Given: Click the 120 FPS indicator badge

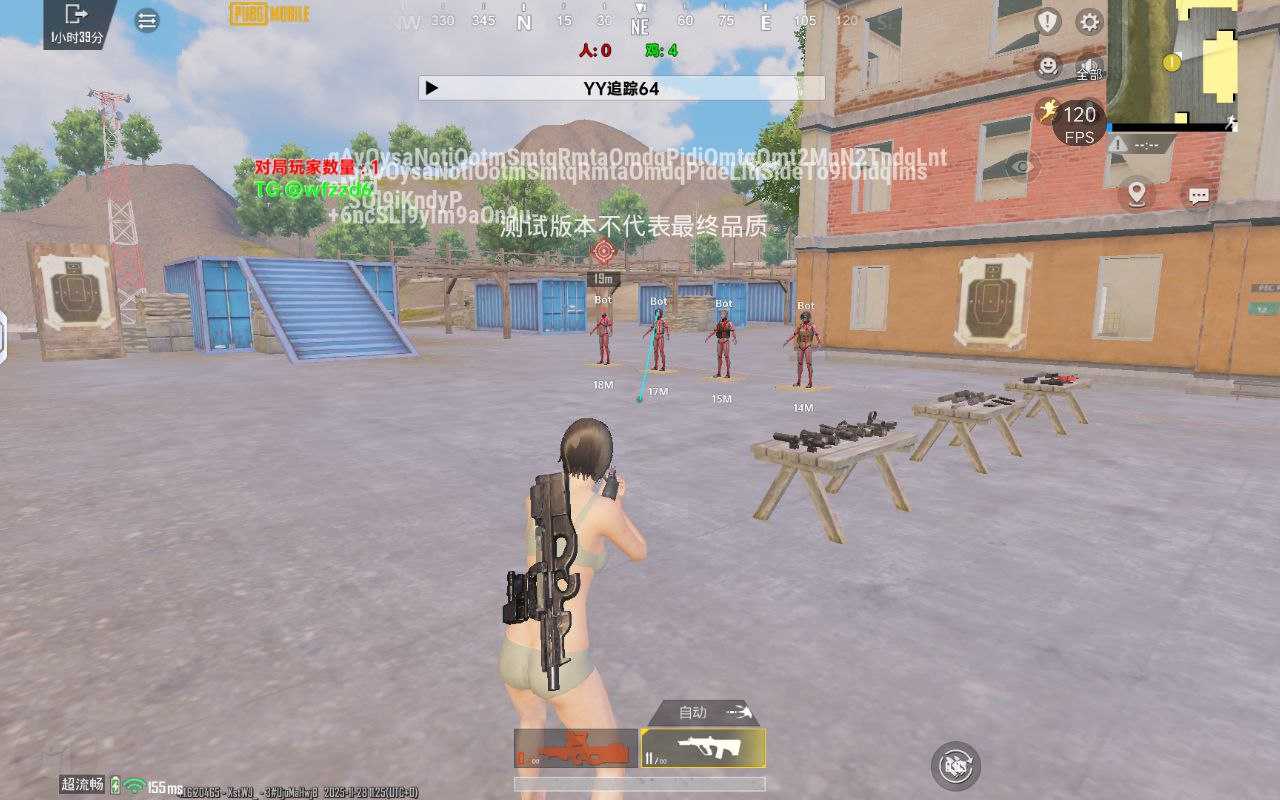Looking at the screenshot, I should [1080, 123].
